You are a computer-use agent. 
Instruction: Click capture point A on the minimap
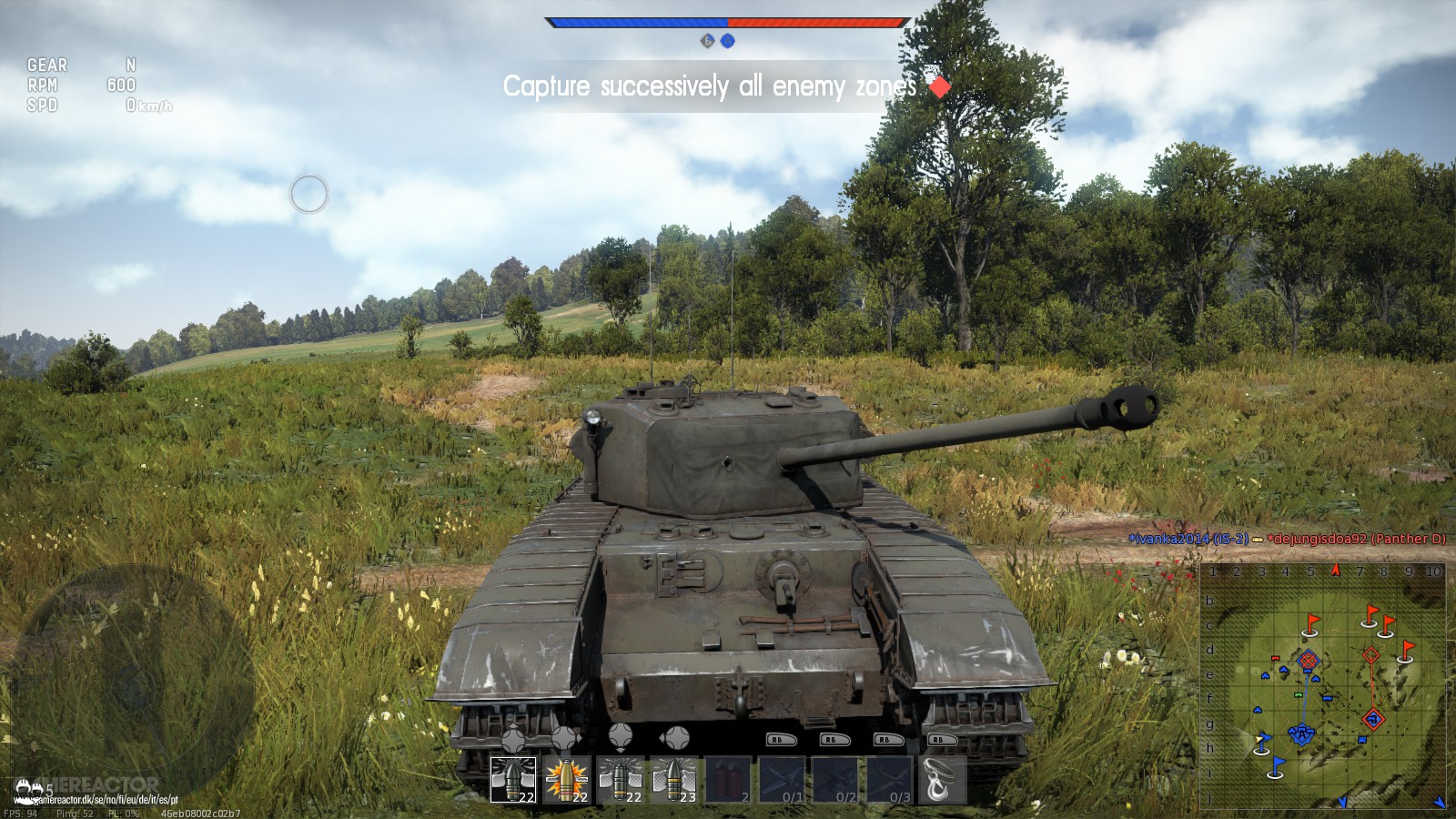point(1302,734)
